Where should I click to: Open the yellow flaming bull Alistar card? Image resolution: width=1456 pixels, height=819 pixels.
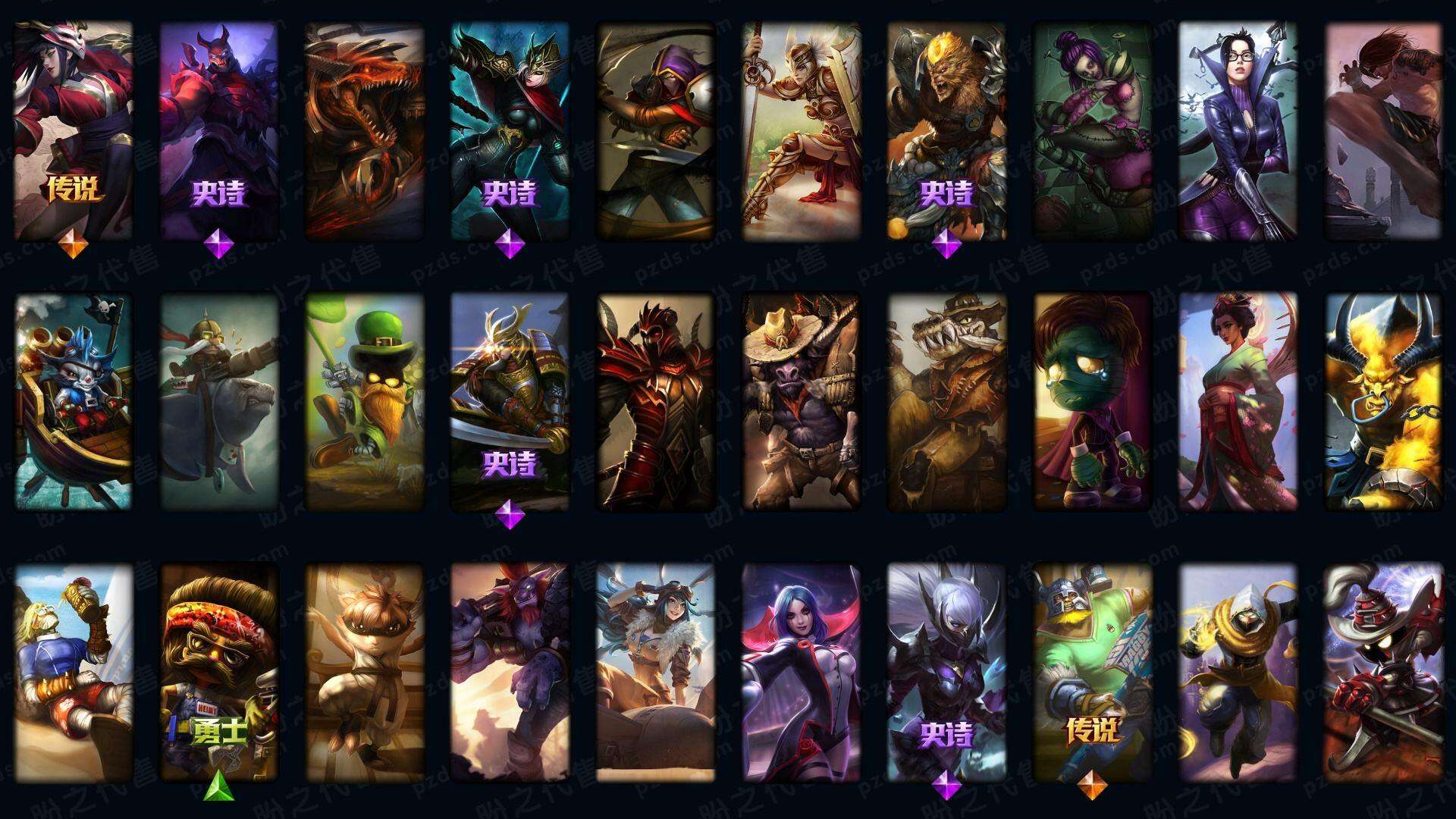pyautogui.click(x=1383, y=400)
